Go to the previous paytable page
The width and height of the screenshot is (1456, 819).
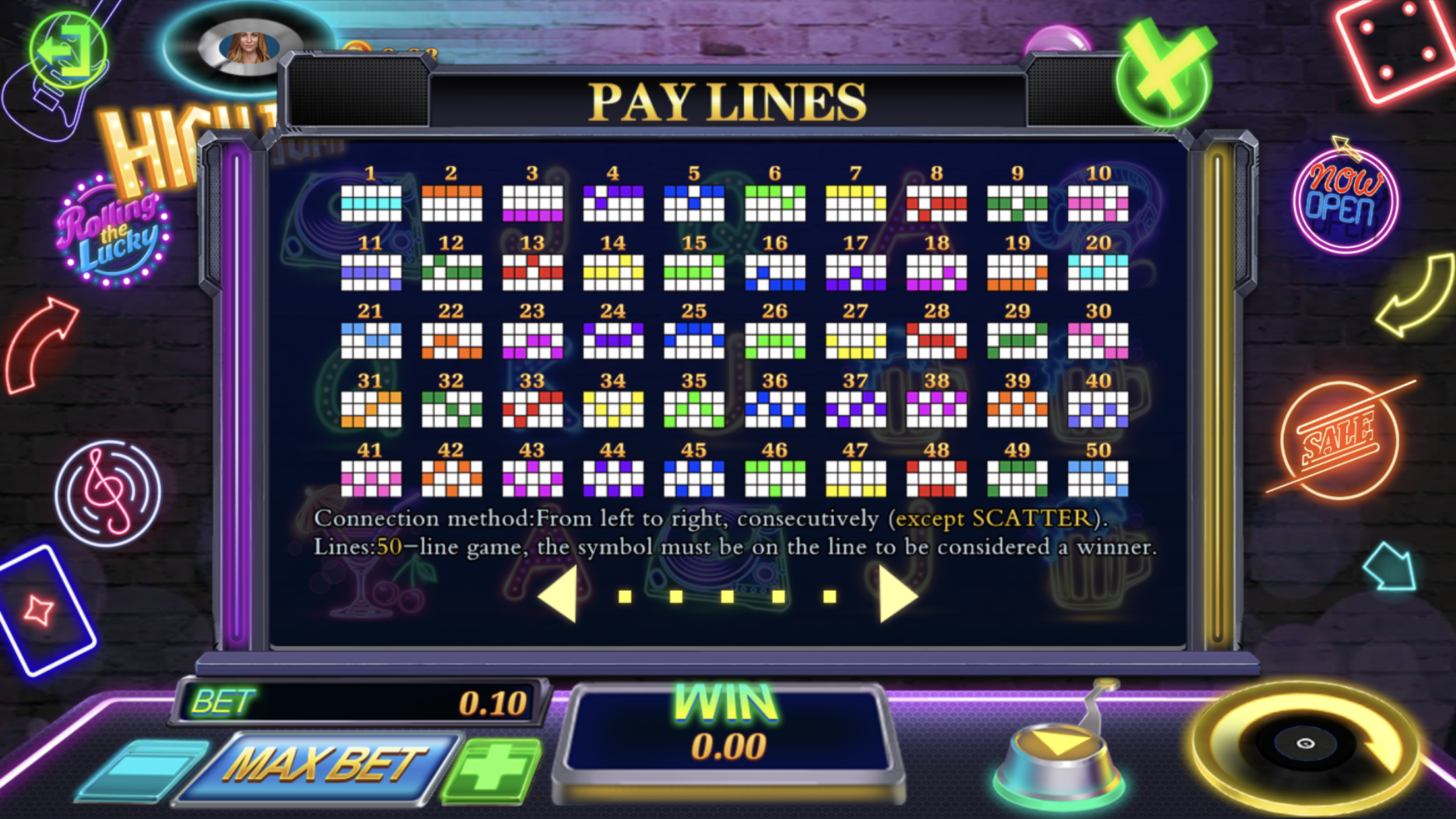559,595
